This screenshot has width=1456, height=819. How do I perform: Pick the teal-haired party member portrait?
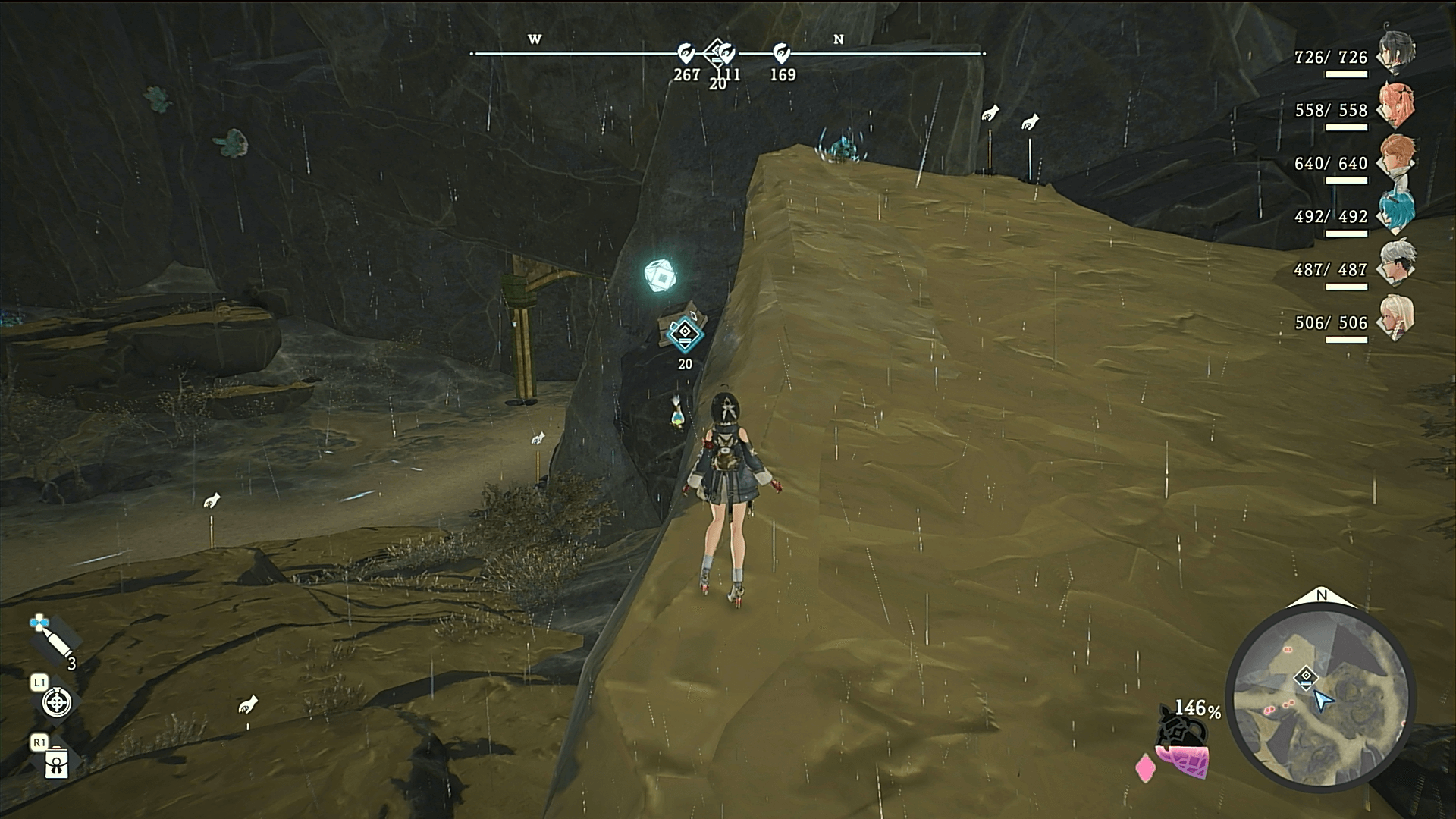1397,212
